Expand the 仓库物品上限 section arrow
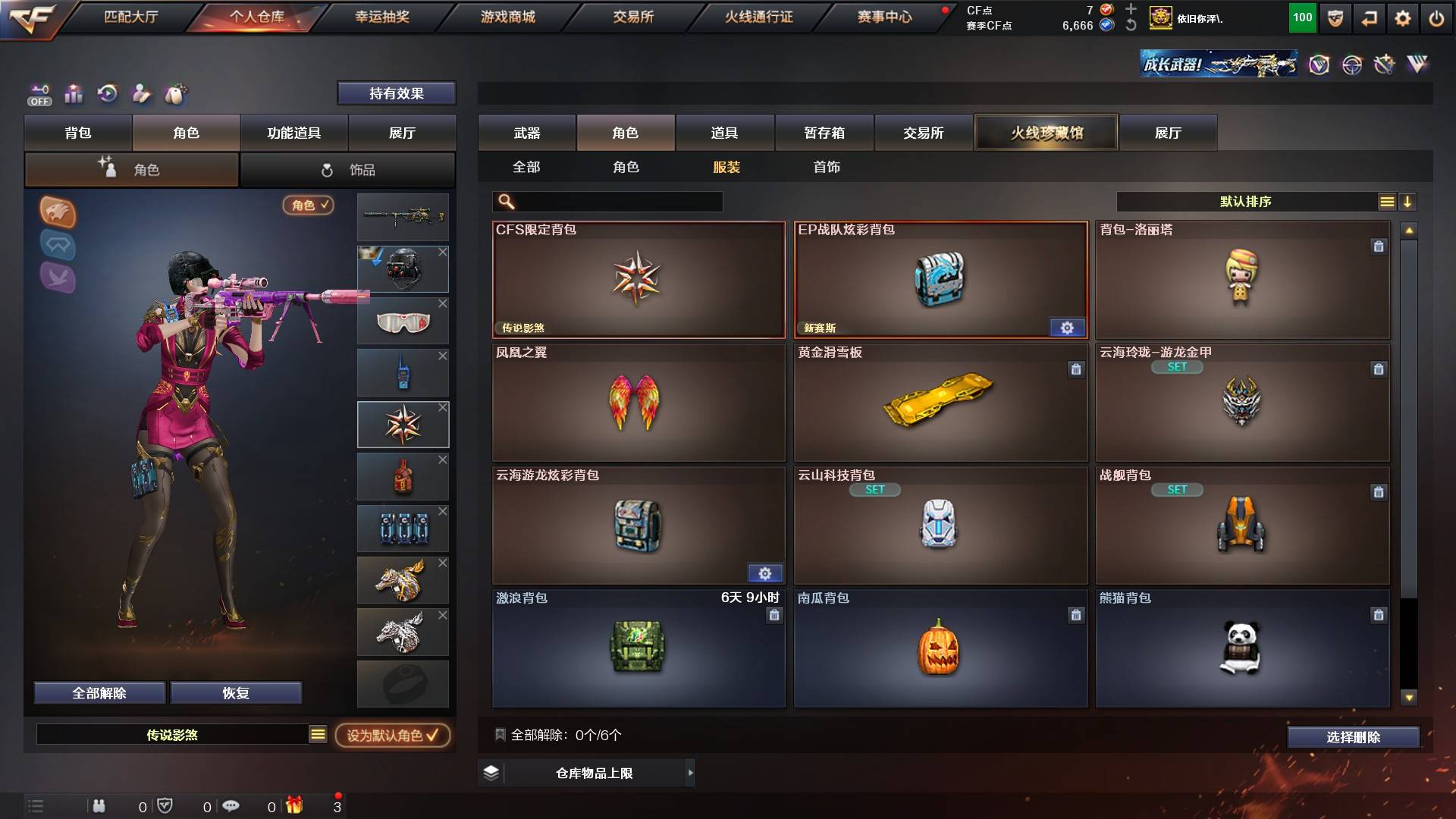Image resolution: width=1456 pixels, height=819 pixels. point(689,773)
